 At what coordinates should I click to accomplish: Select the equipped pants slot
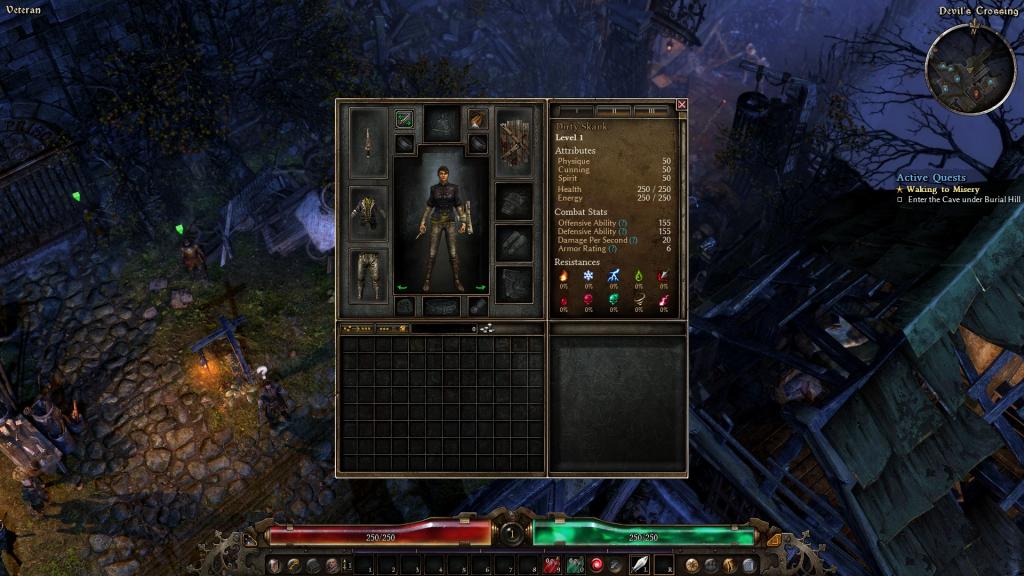368,273
